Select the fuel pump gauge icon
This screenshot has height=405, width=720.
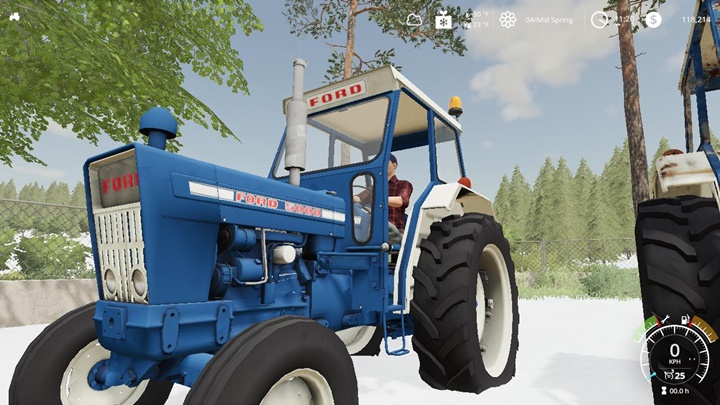[686, 318]
